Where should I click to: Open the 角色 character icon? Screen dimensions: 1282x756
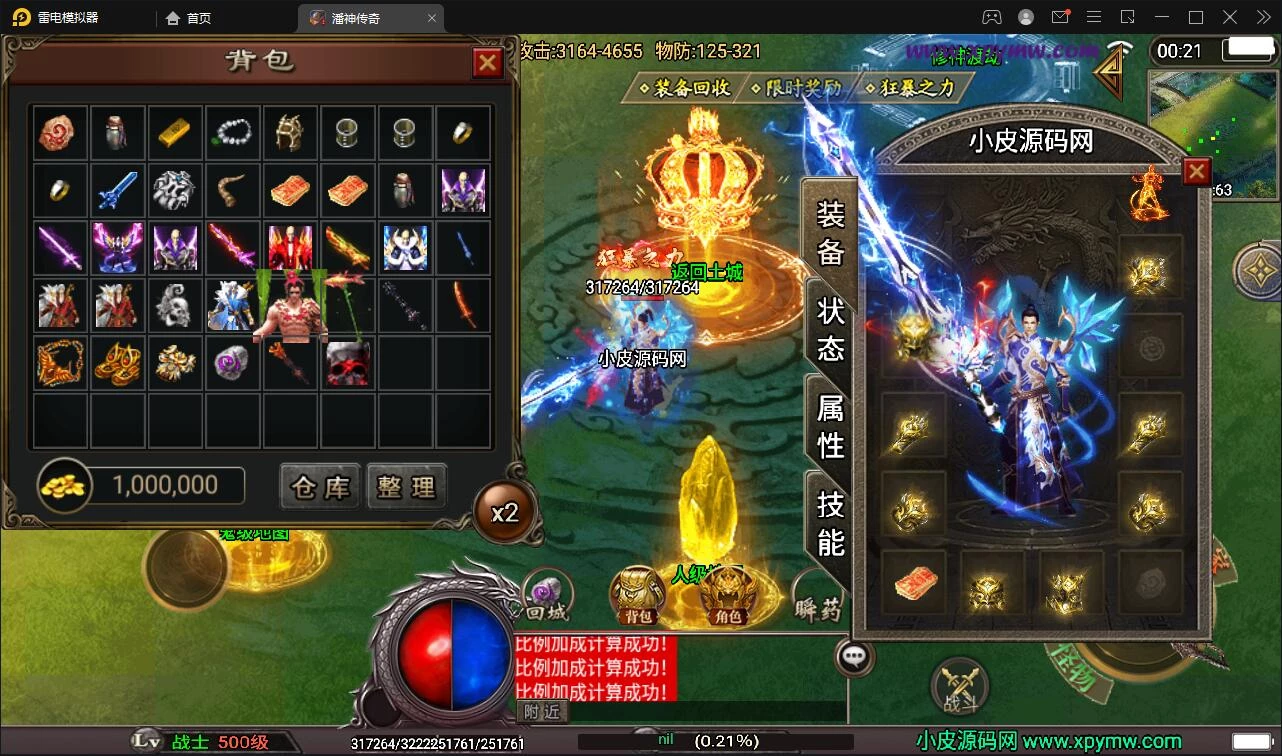click(727, 596)
